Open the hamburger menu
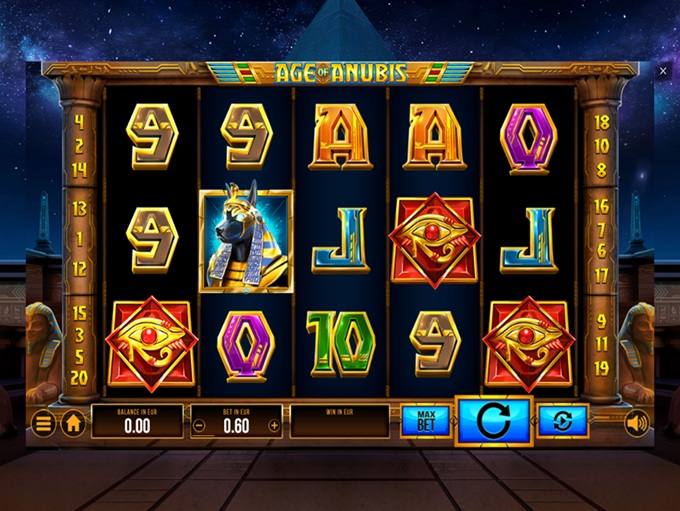 point(43,423)
